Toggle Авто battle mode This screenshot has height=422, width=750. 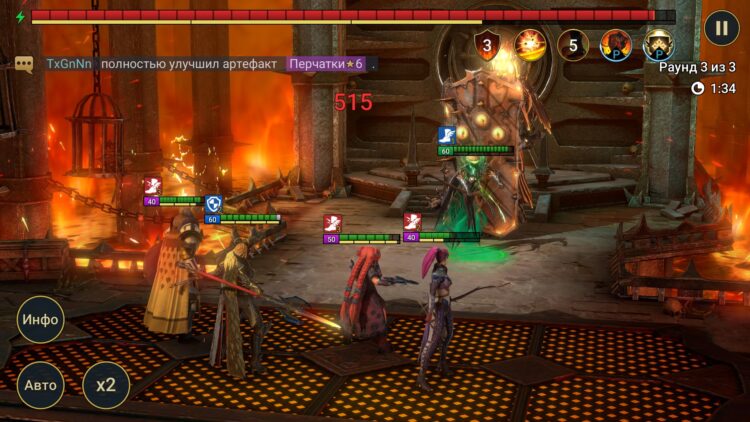click(x=41, y=385)
